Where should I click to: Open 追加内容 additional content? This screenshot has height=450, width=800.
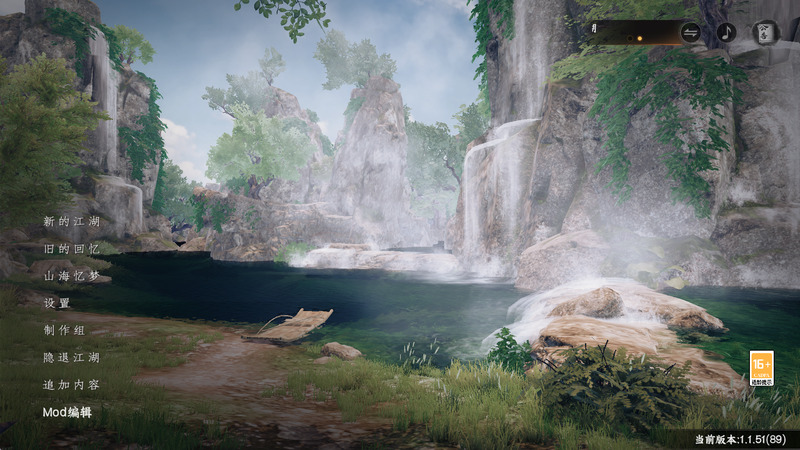(70, 385)
